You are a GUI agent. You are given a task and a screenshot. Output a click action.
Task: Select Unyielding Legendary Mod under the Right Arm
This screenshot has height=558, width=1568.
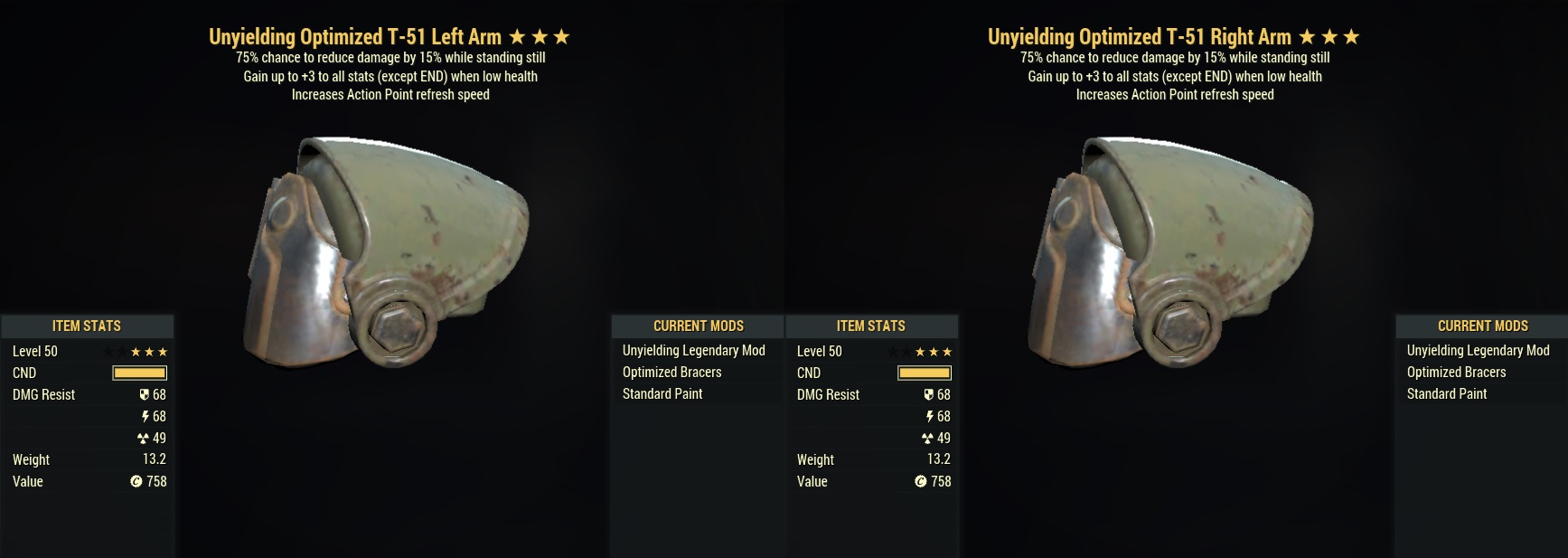pyautogui.click(x=1478, y=351)
